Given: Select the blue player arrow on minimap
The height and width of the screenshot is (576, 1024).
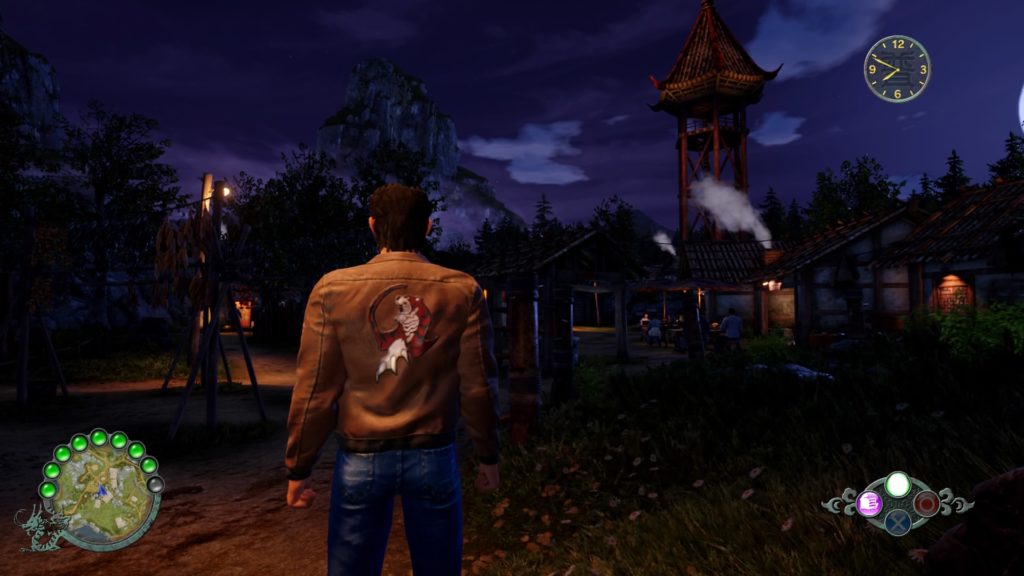Looking at the screenshot, I should tap(103, 491).
